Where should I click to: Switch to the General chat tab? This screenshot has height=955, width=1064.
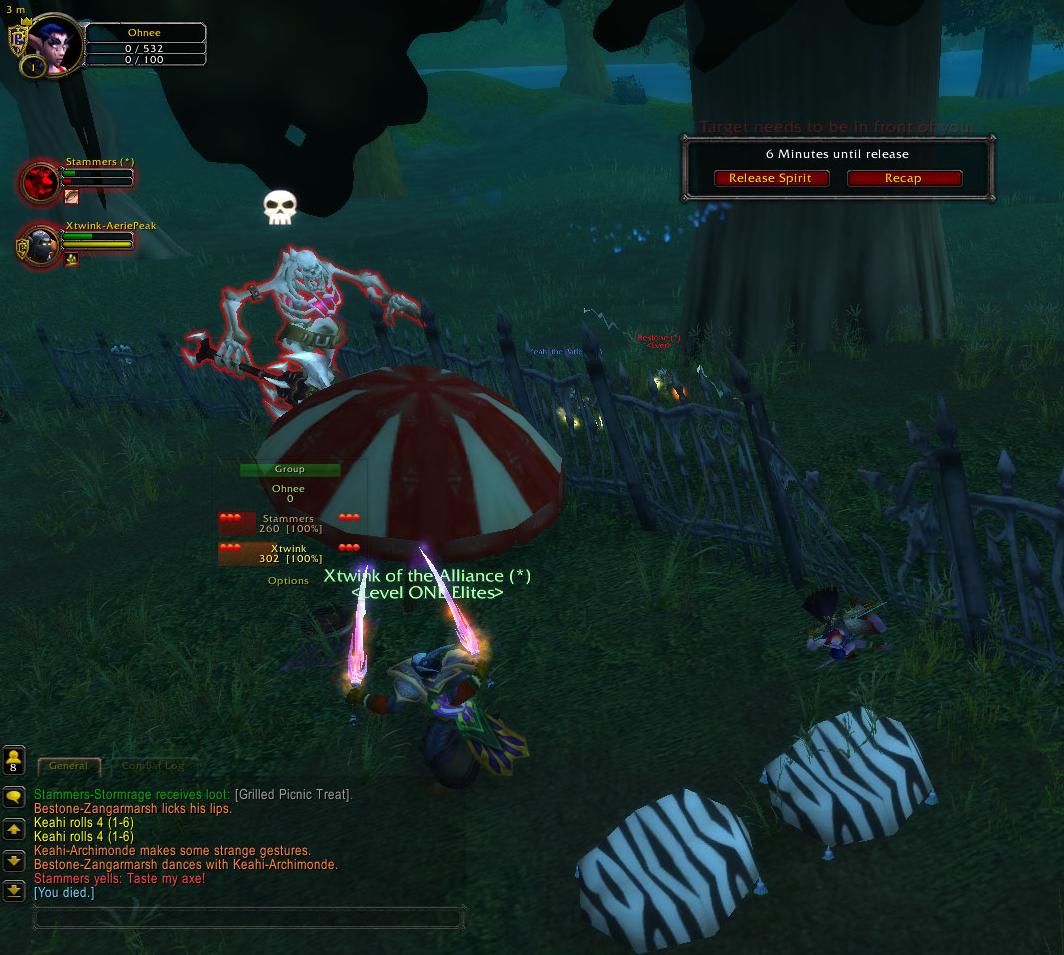tap(68, 766)
